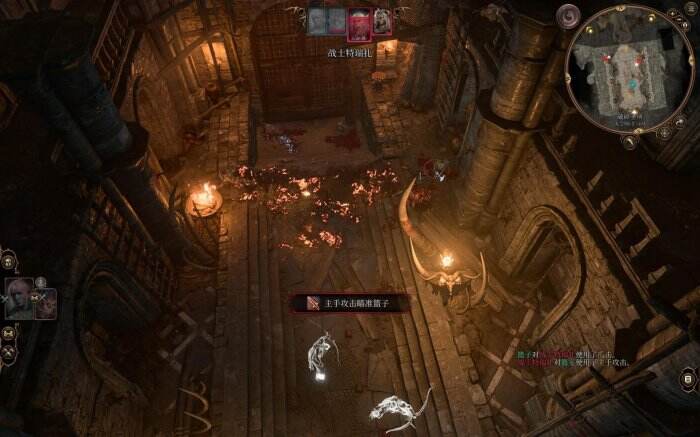Image resolution: width=700 pixels, height=437 pixels.
Task: Select the last turn-order portrait on the right
Action: click(x=382, y=21)
